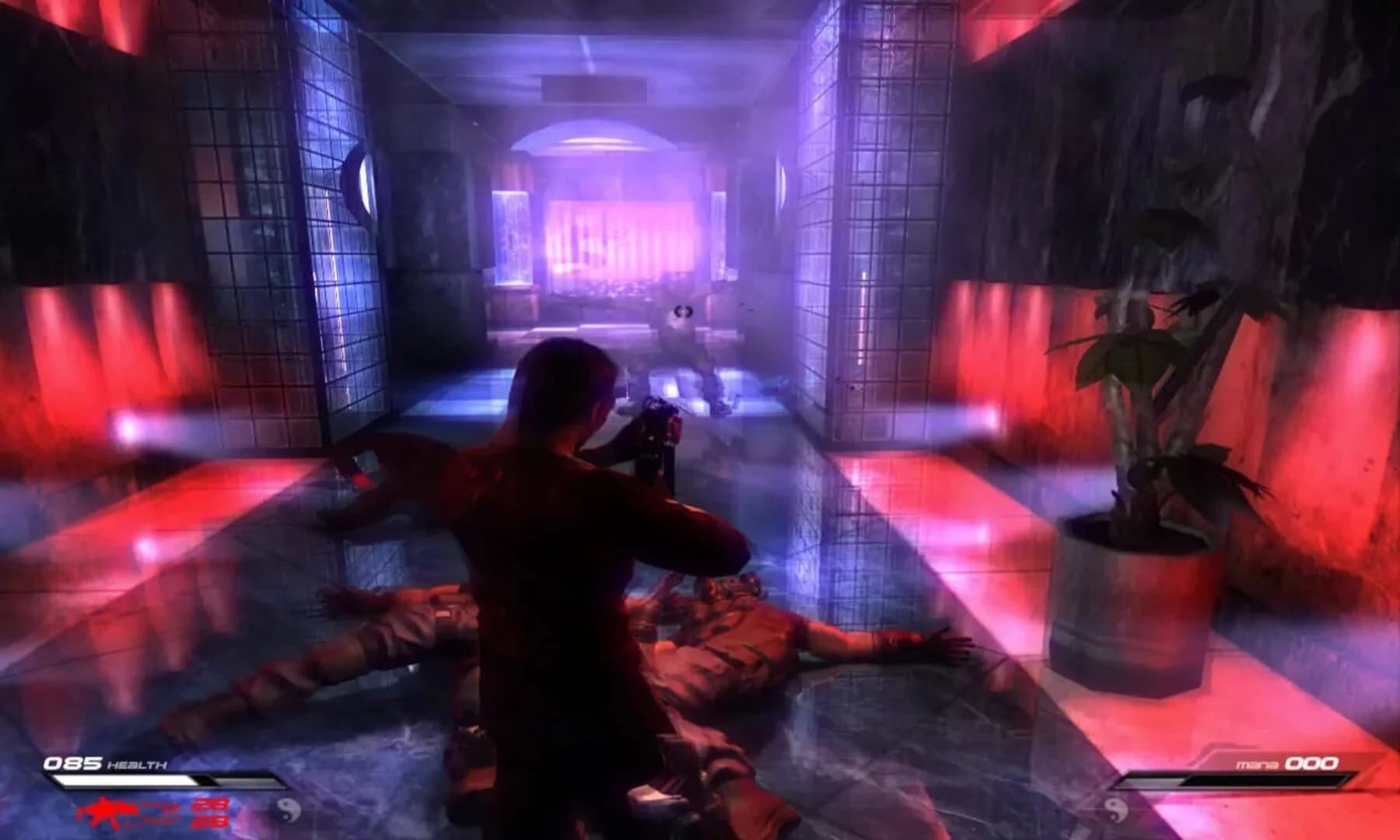Click the reserve ammo count 28 below it
1400x840 pixels.
tap(208, 821)
